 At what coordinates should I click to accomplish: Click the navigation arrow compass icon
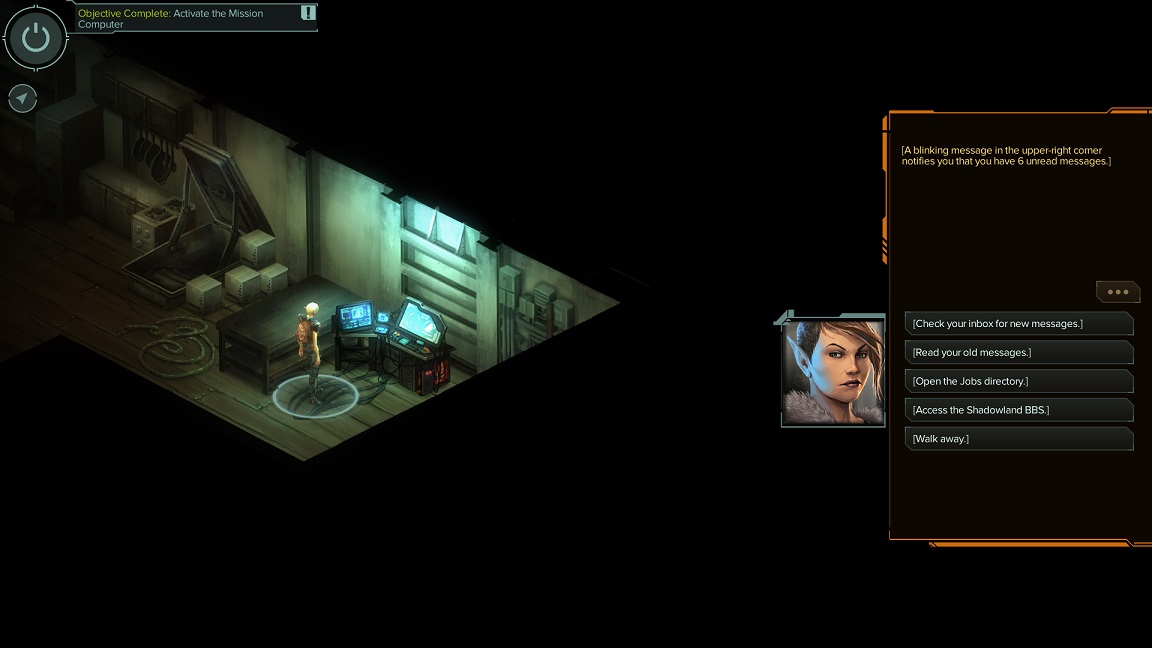[22, 98]
